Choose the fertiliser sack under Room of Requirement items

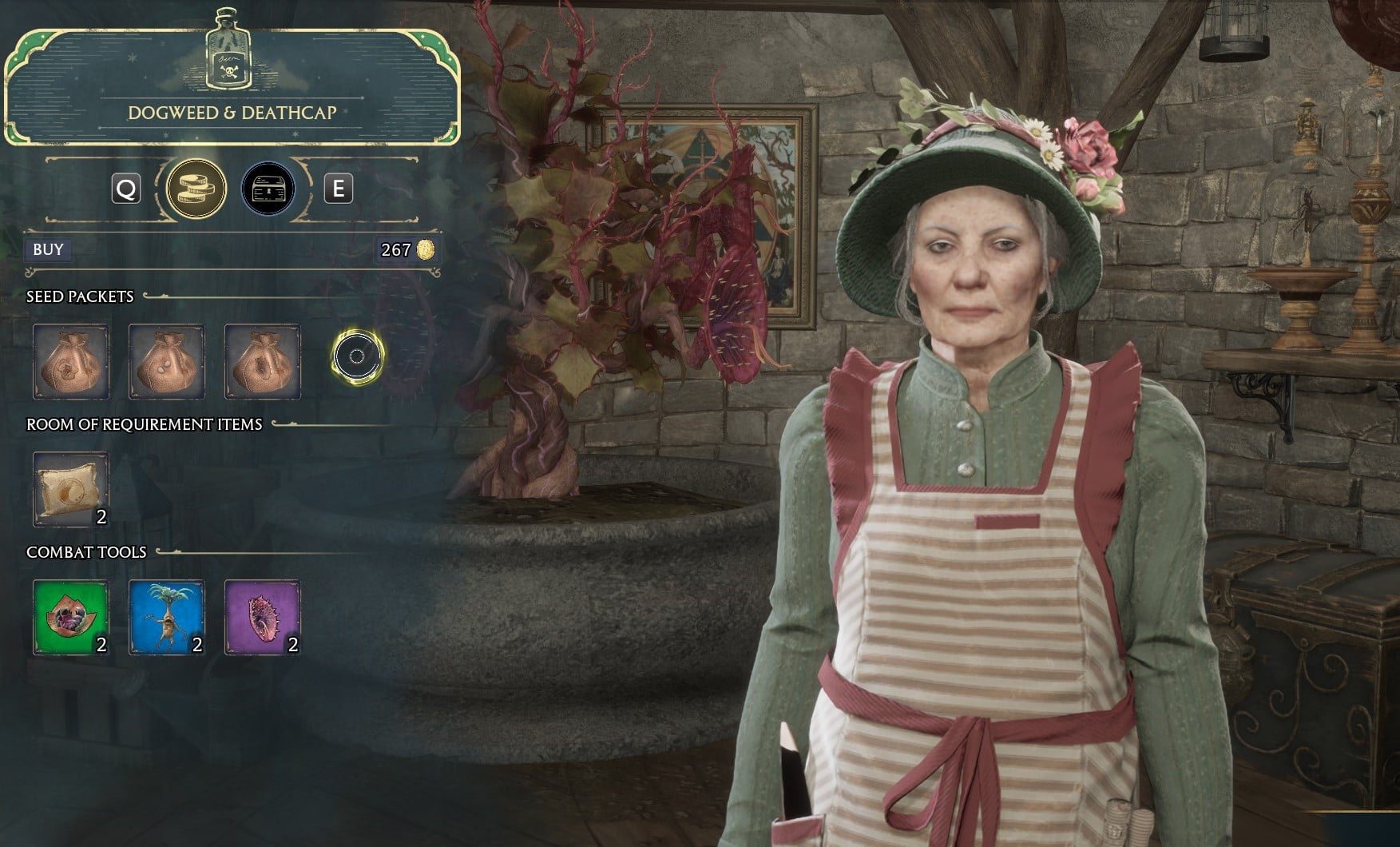click(70, 489)
